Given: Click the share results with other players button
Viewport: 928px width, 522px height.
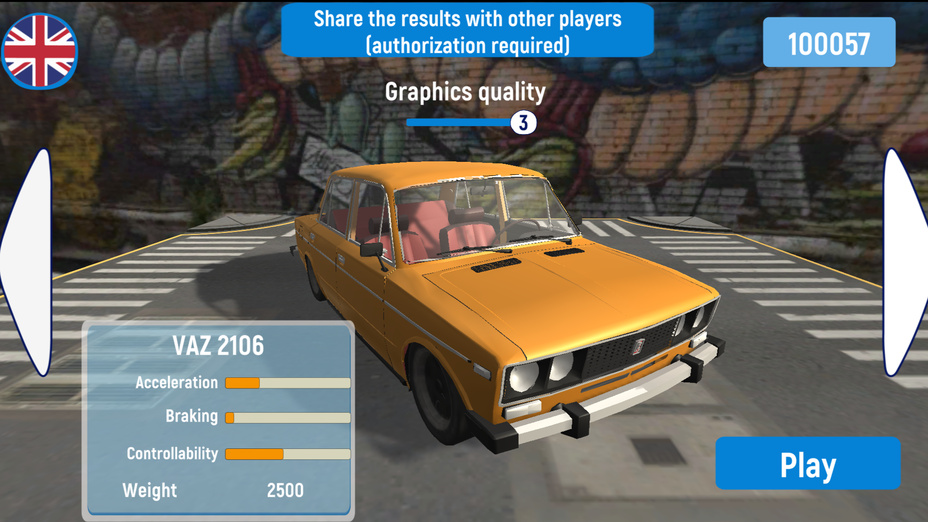Looking at the screenshot, I should click(467, 31).
